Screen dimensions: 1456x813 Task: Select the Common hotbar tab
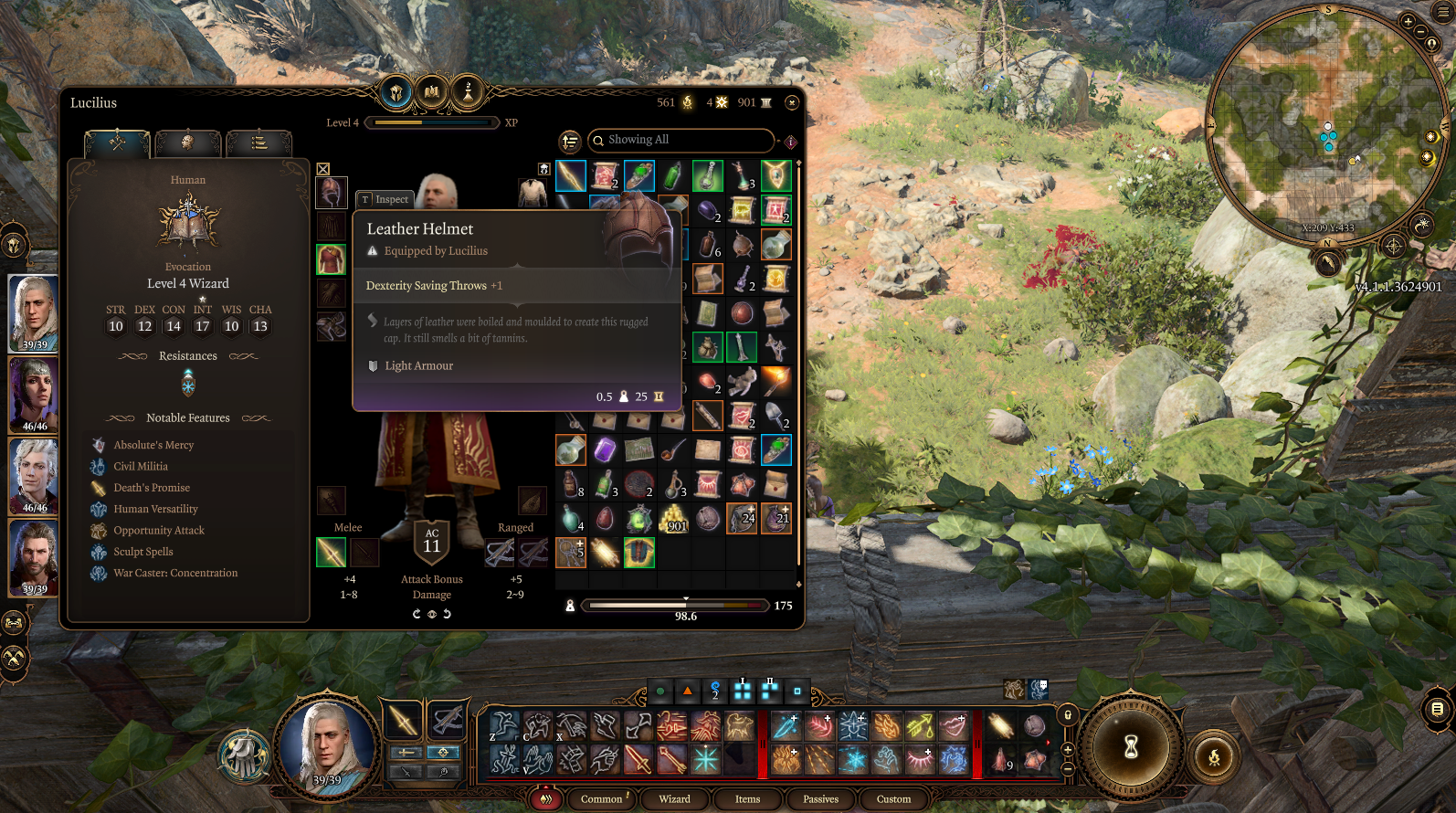point(601,798)
